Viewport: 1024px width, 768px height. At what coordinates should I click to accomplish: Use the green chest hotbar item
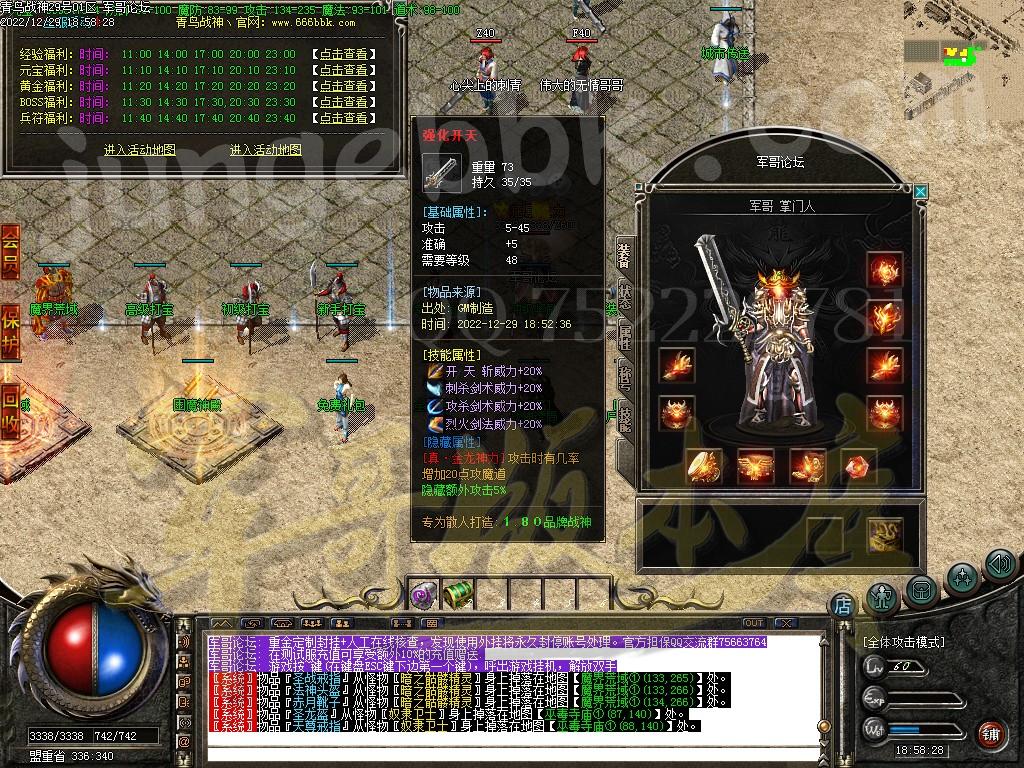(458, 595)
